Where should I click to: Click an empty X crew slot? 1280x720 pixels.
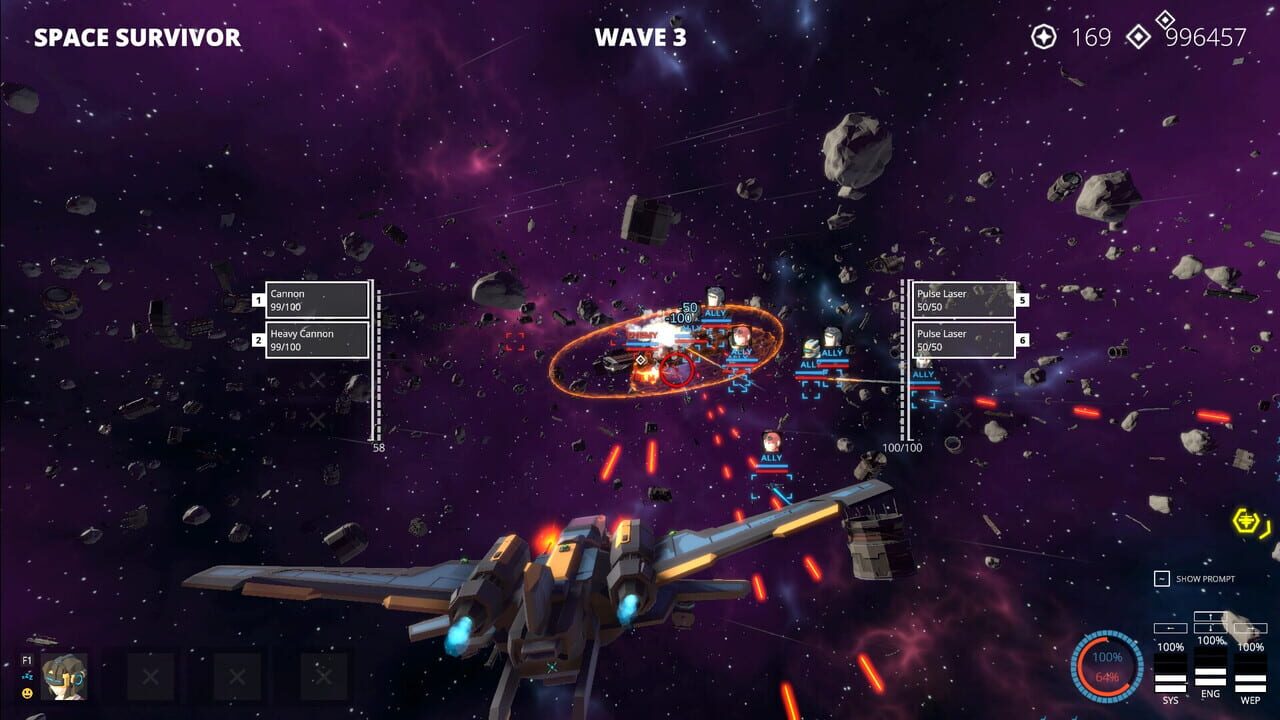point(150,677)
